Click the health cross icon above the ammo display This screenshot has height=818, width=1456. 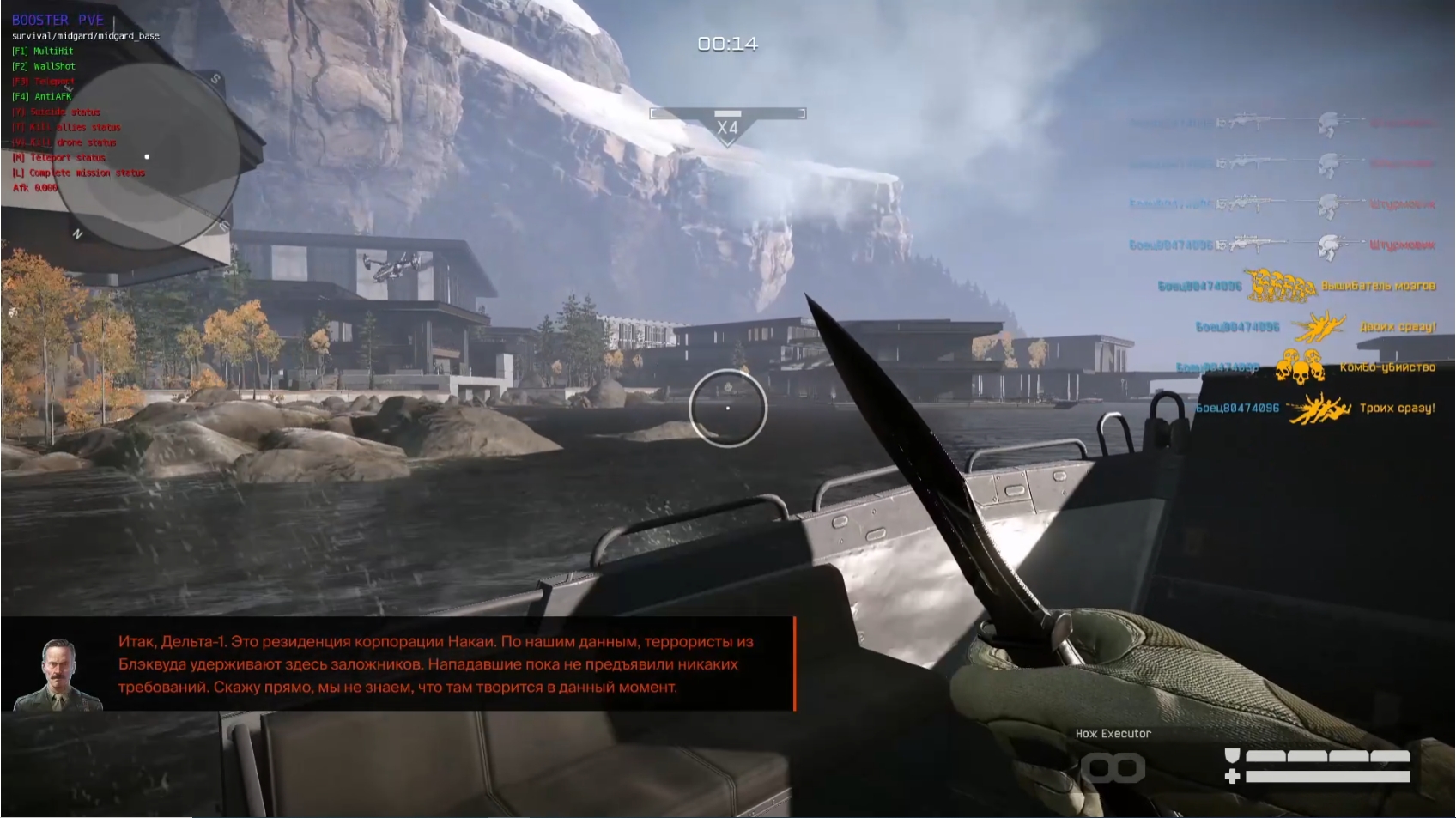coord(1233,776)
